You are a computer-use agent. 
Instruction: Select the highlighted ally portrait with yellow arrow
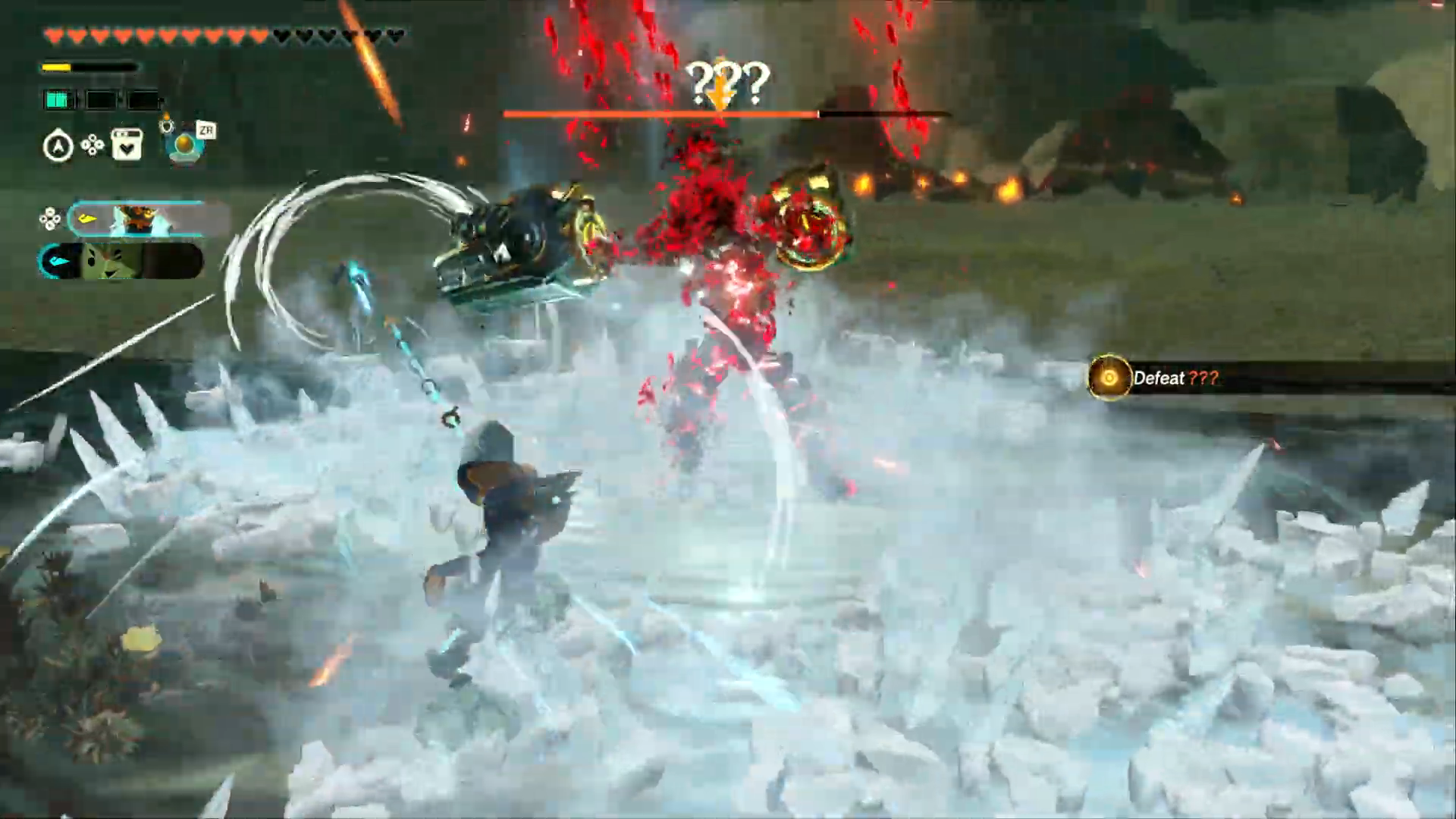tap(140, 218)
